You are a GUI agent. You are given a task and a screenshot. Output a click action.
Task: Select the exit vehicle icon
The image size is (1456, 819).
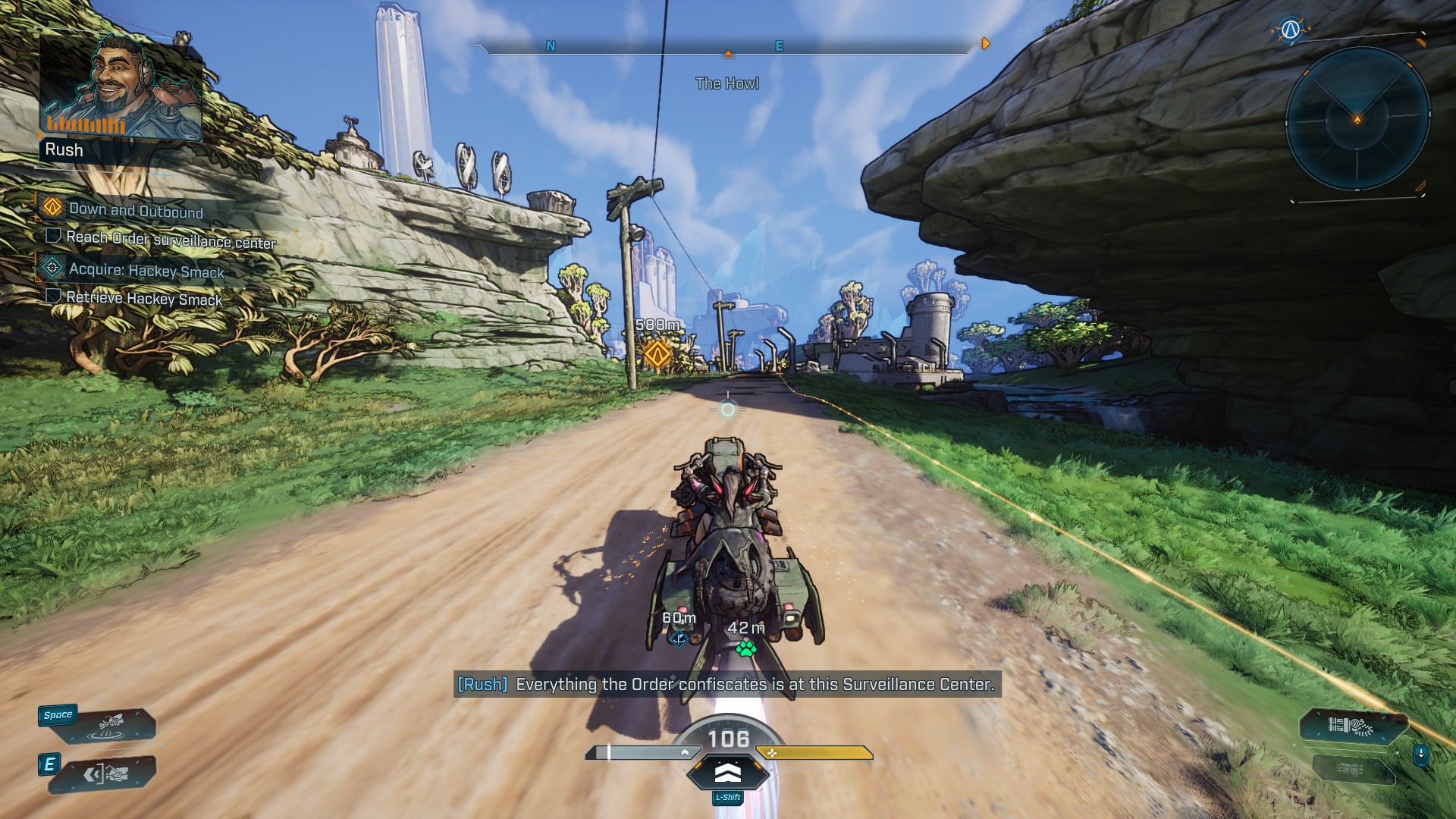(x=105, y=774)
